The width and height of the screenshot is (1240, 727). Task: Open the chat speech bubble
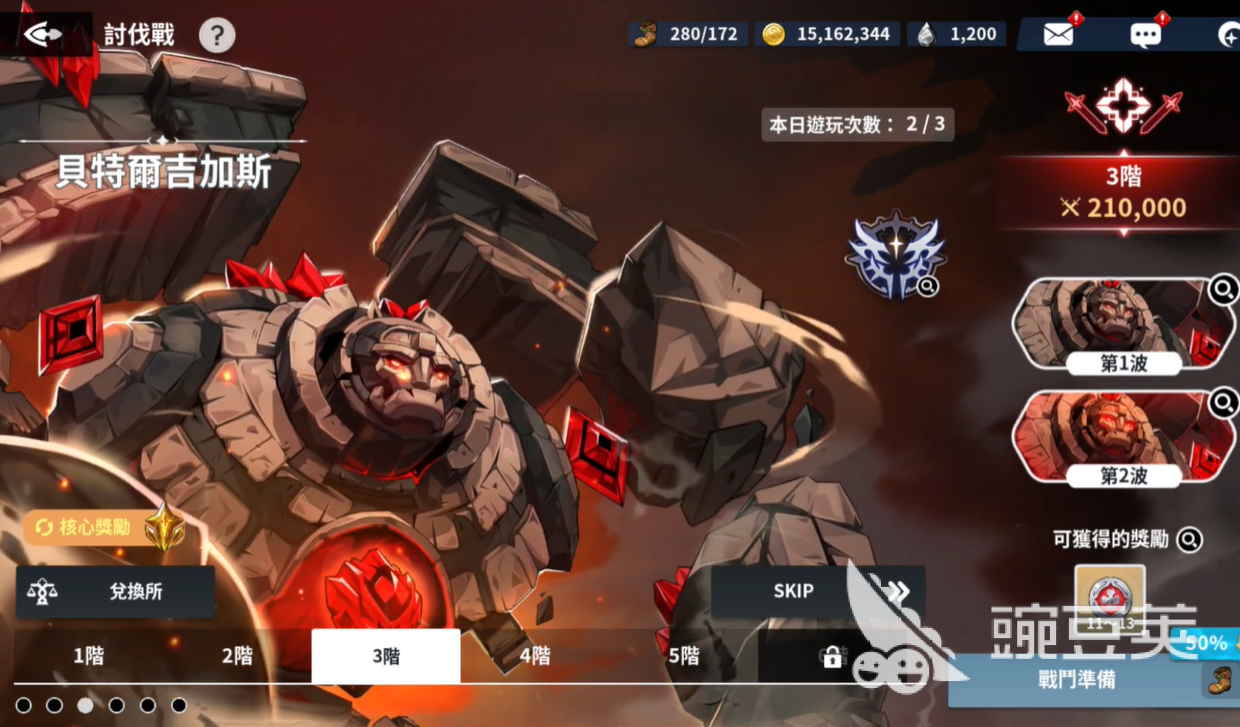1146,34
